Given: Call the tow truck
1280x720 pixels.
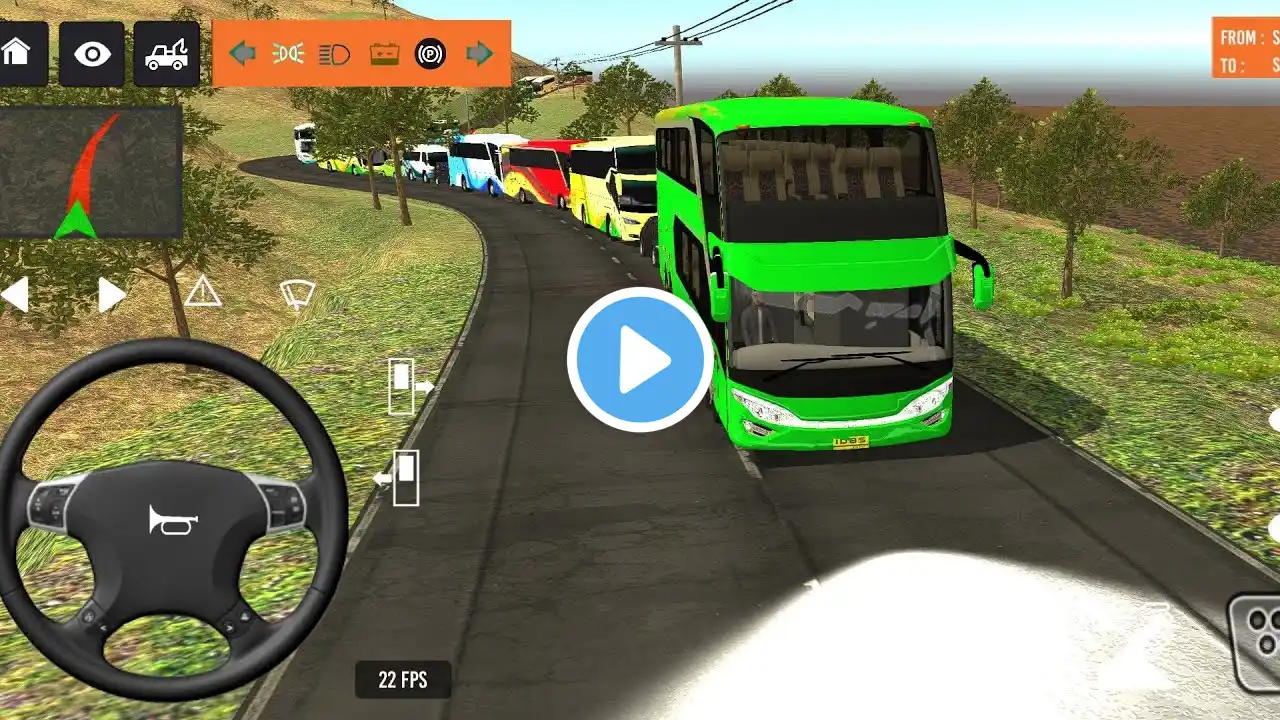Looking at the screenshot, I should point(166,54).
